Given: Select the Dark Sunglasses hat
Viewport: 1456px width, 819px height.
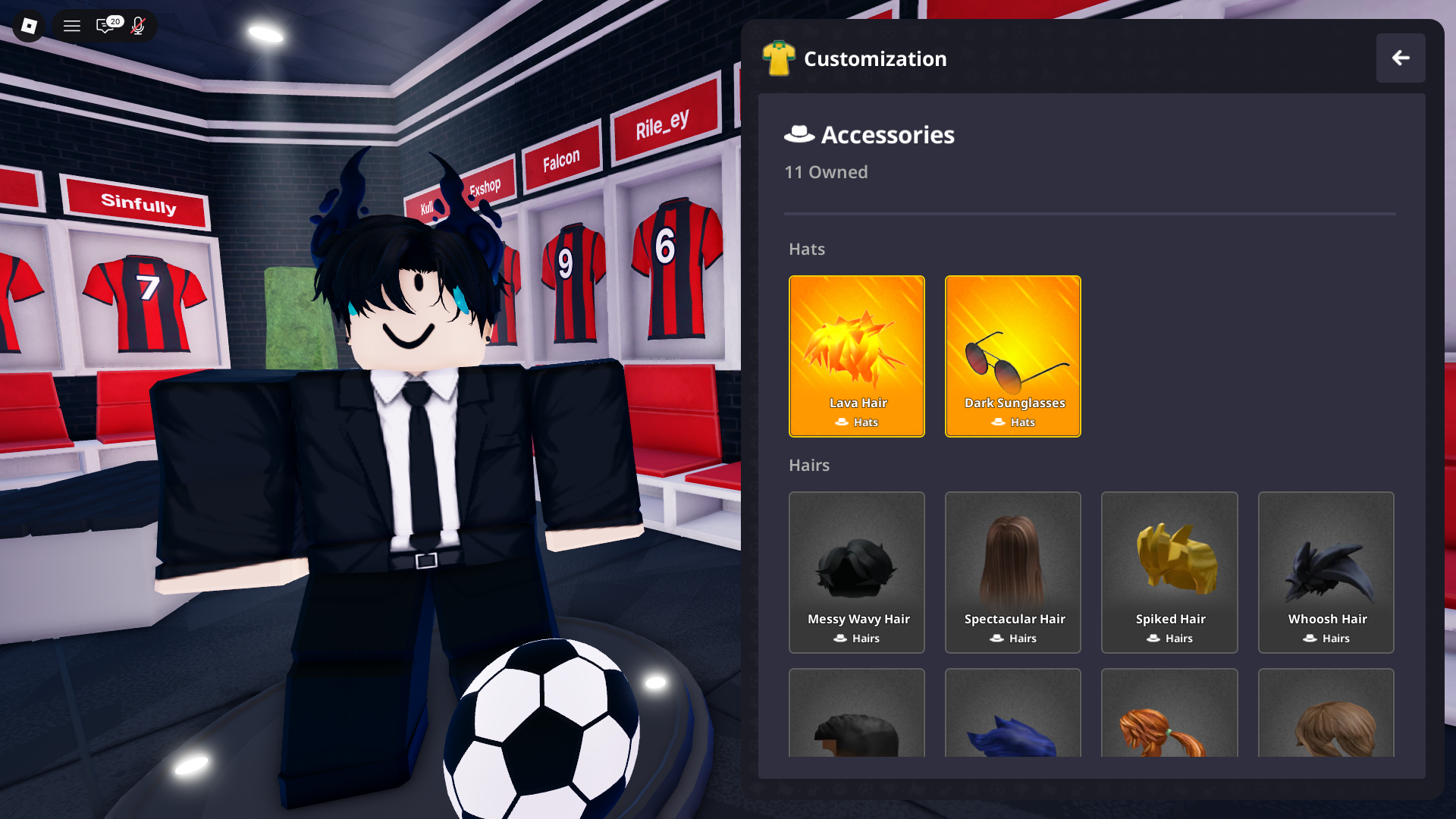Looking at the screenshot, I should pos(1012,345).
